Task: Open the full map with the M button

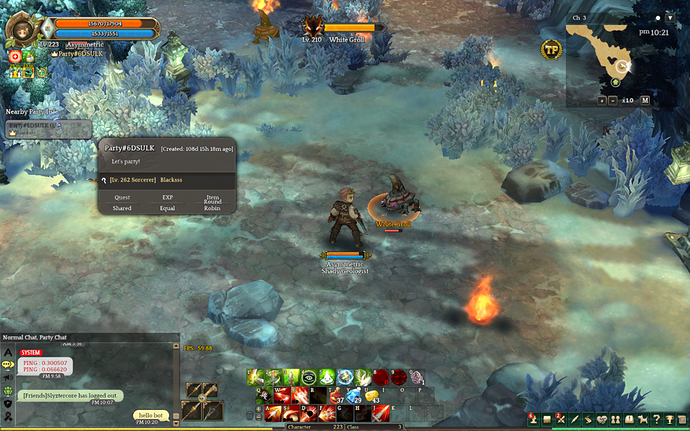Action: [x=645, y=100]
